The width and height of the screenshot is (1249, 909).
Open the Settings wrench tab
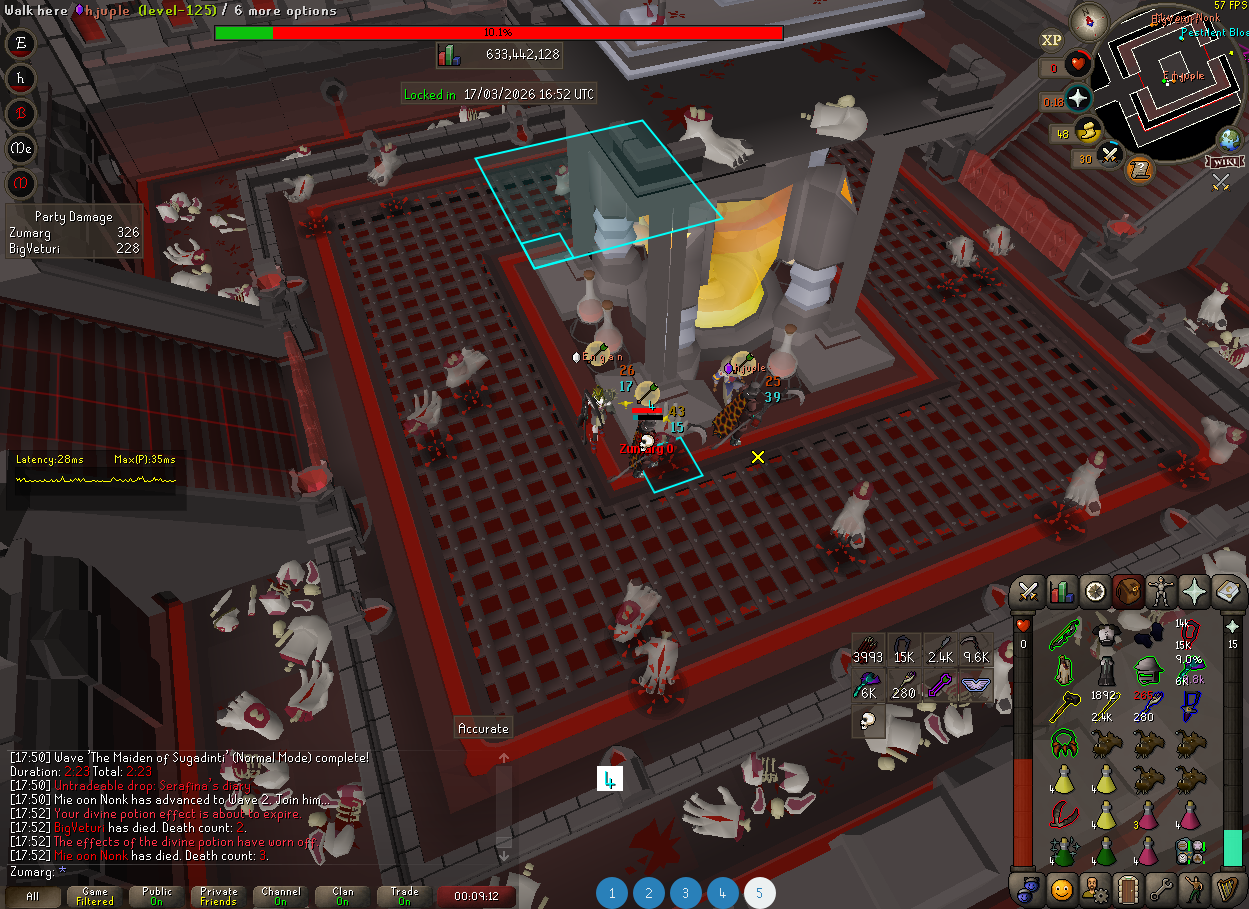pos(1161,888)
